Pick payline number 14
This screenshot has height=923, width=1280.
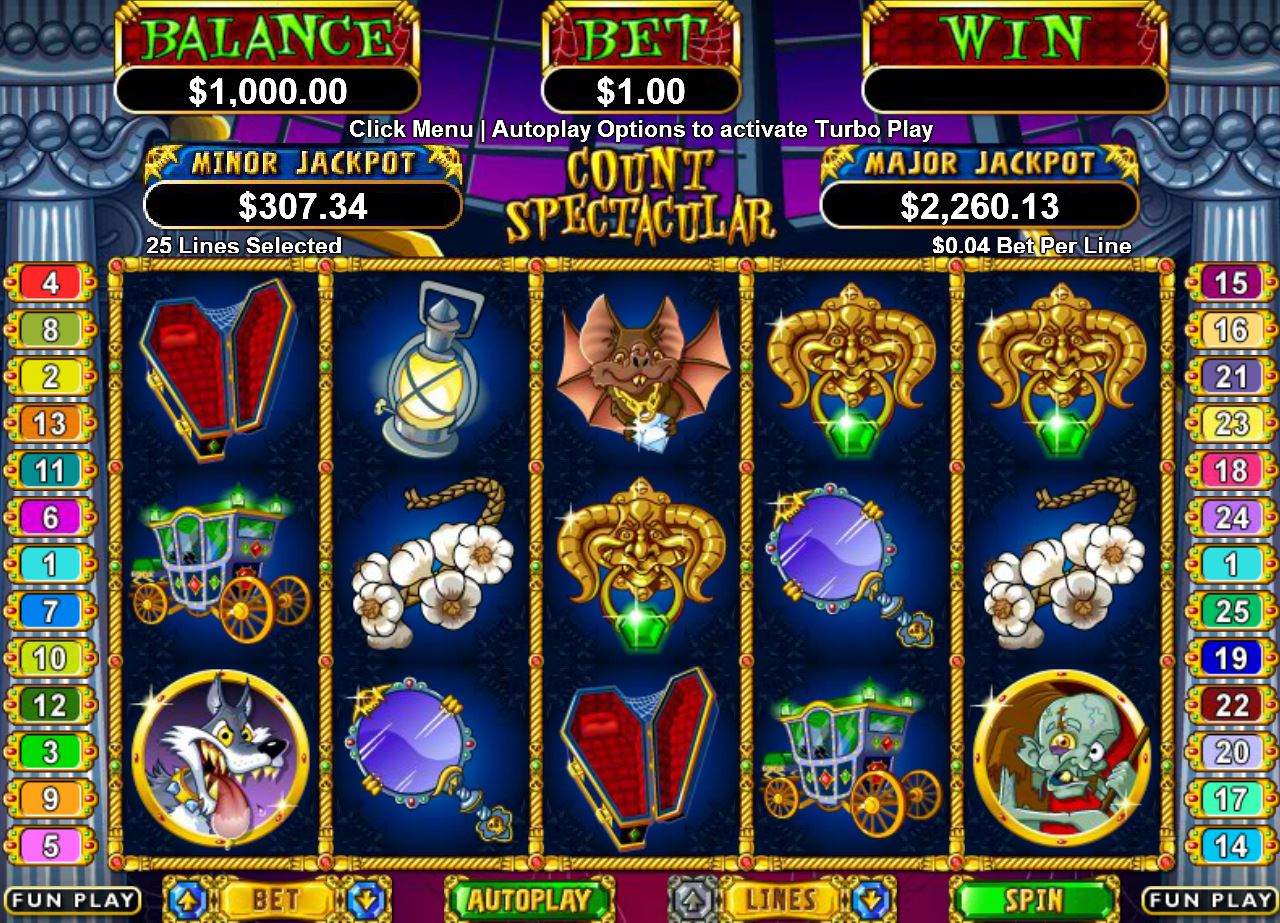tap(1231, 847)
